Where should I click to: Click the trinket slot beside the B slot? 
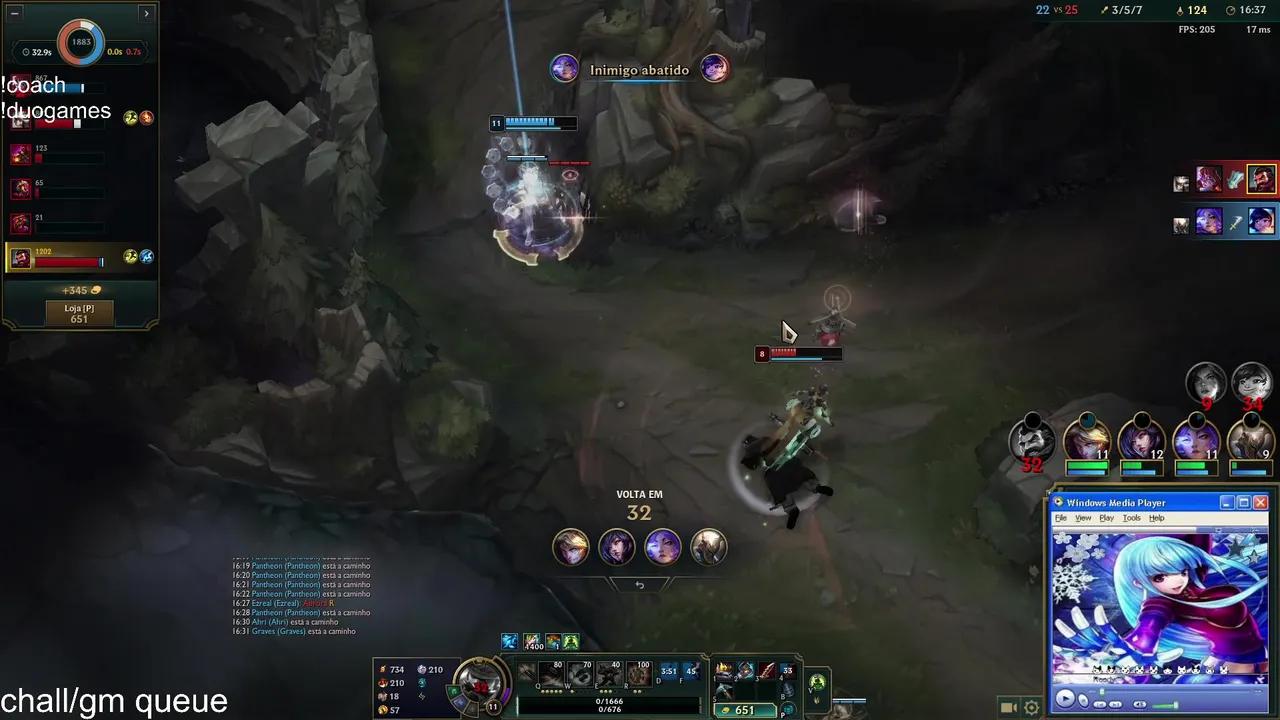817,682
